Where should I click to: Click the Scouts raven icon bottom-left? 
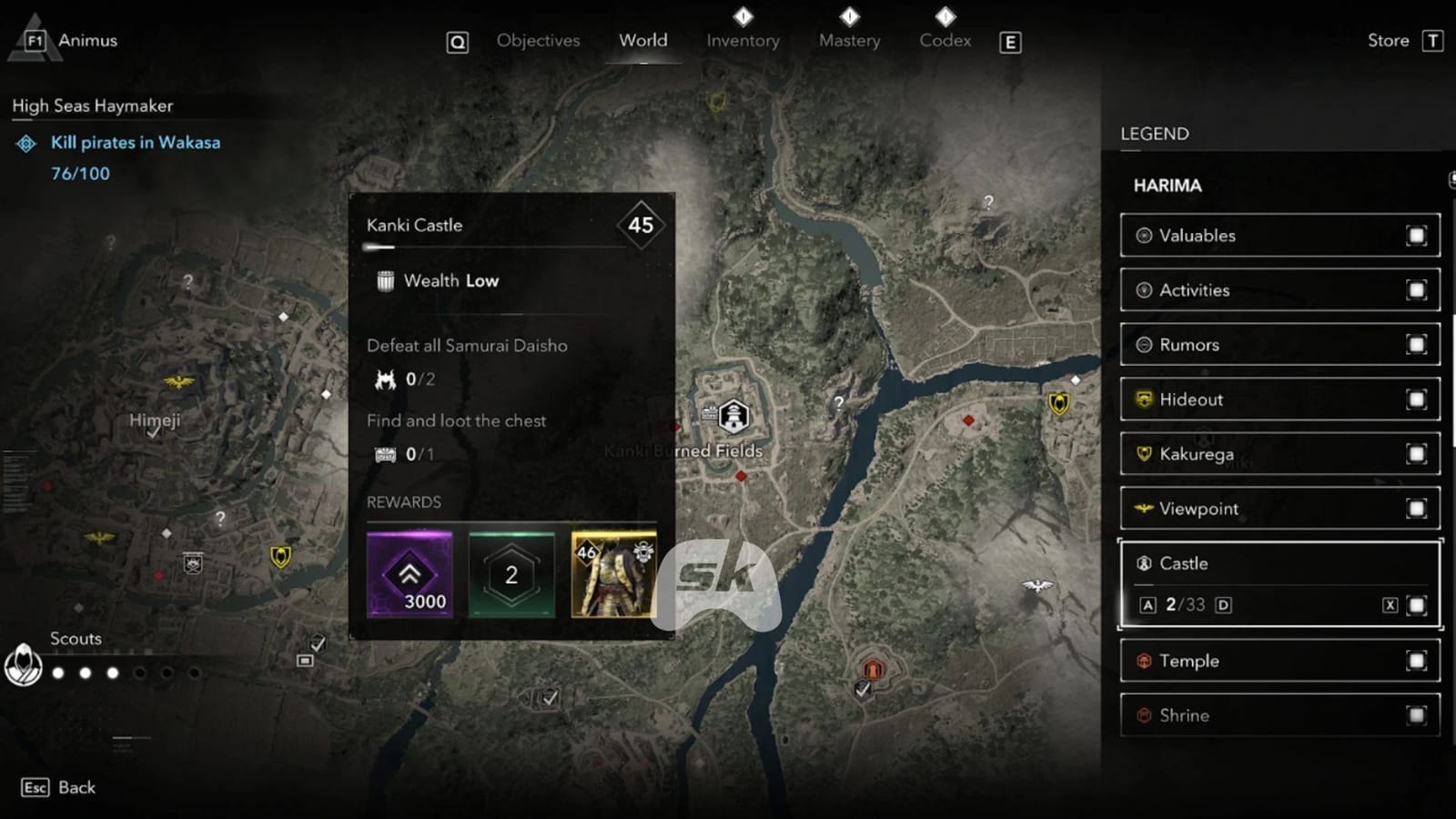pos(23,665)
